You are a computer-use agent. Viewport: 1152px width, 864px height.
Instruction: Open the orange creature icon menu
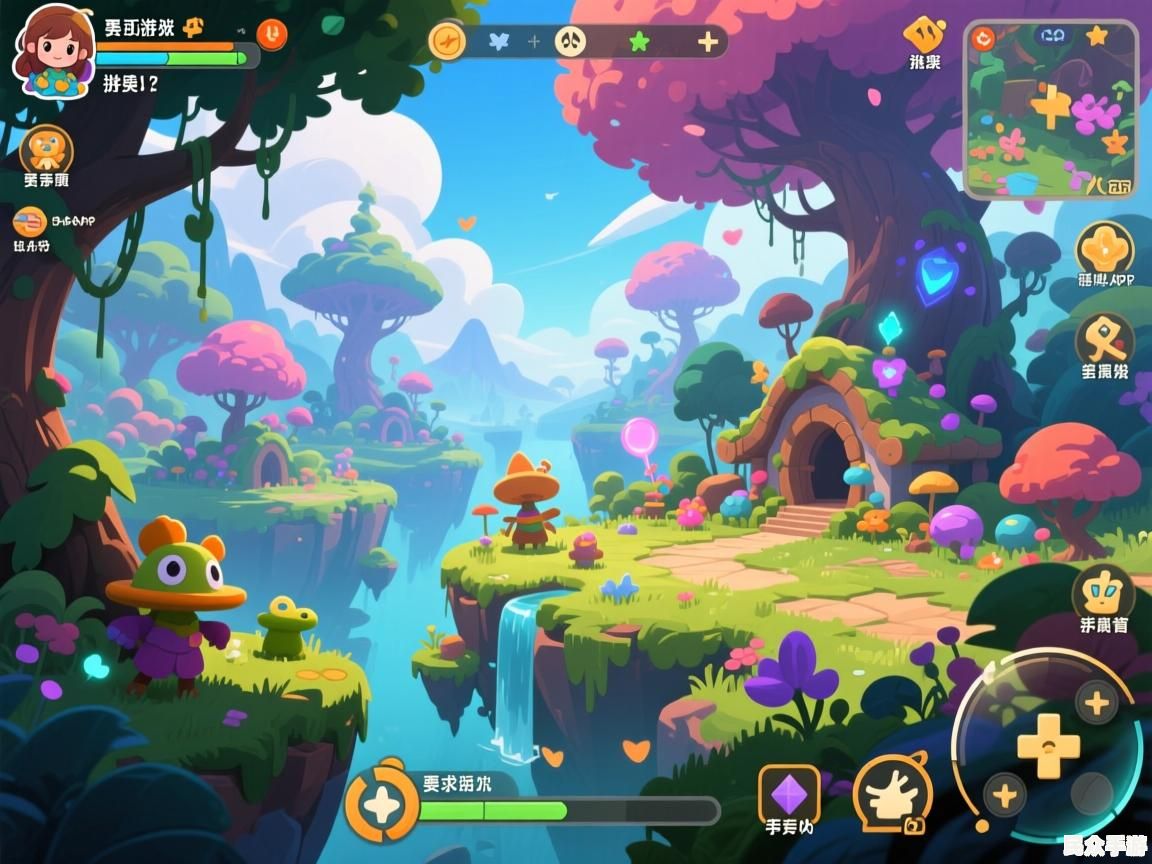pos(46,149)
